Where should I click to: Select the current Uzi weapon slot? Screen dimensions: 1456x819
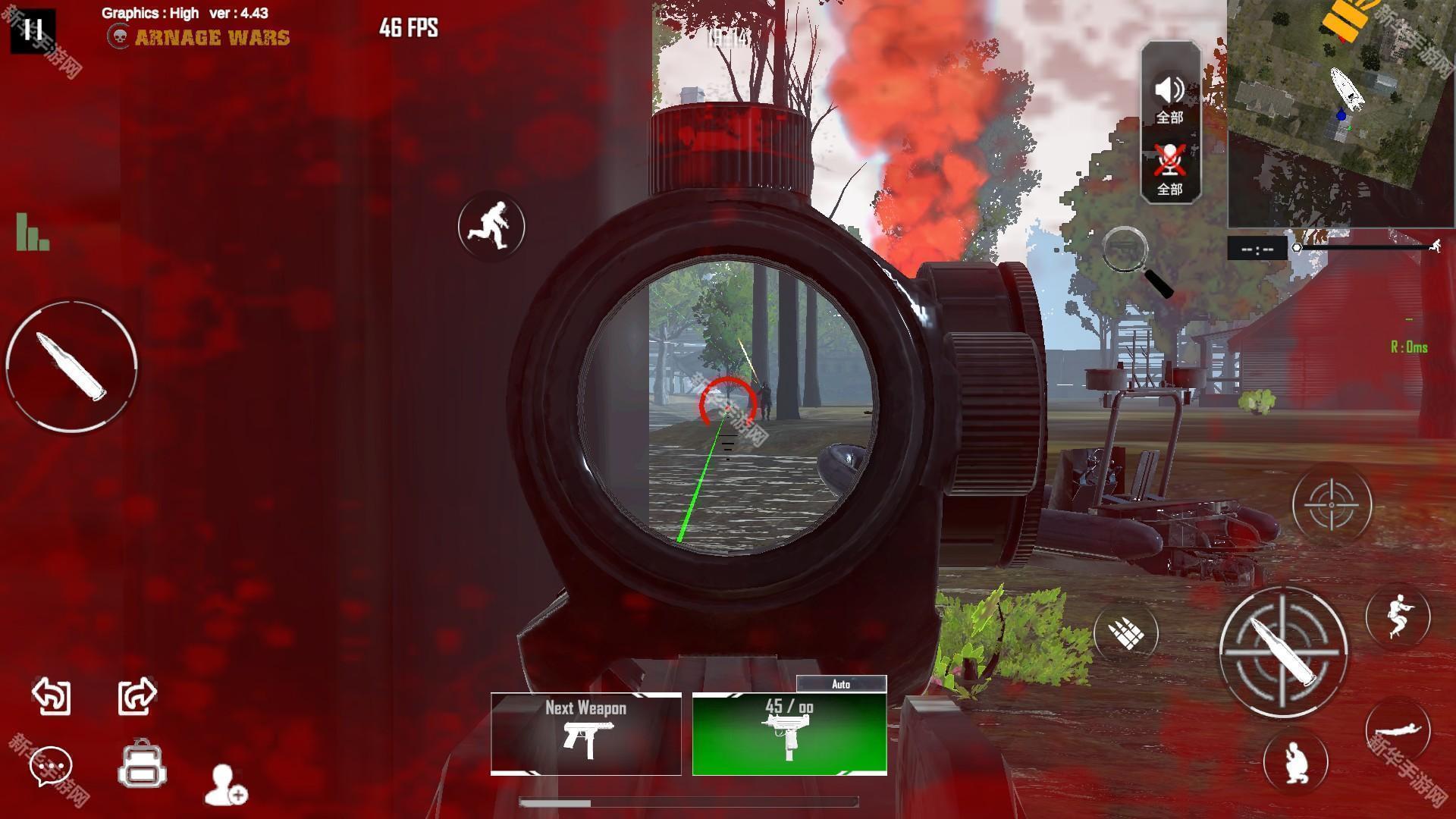coord(789,733)
